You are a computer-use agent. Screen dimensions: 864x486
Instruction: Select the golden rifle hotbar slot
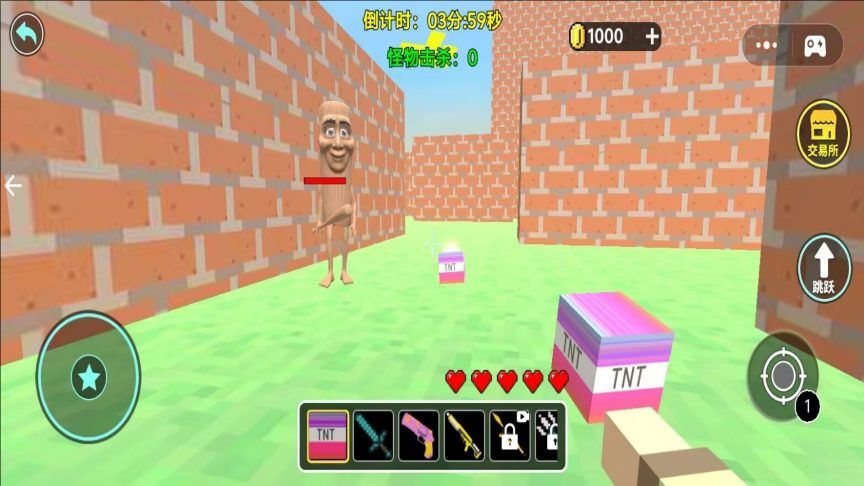(464, 436)
